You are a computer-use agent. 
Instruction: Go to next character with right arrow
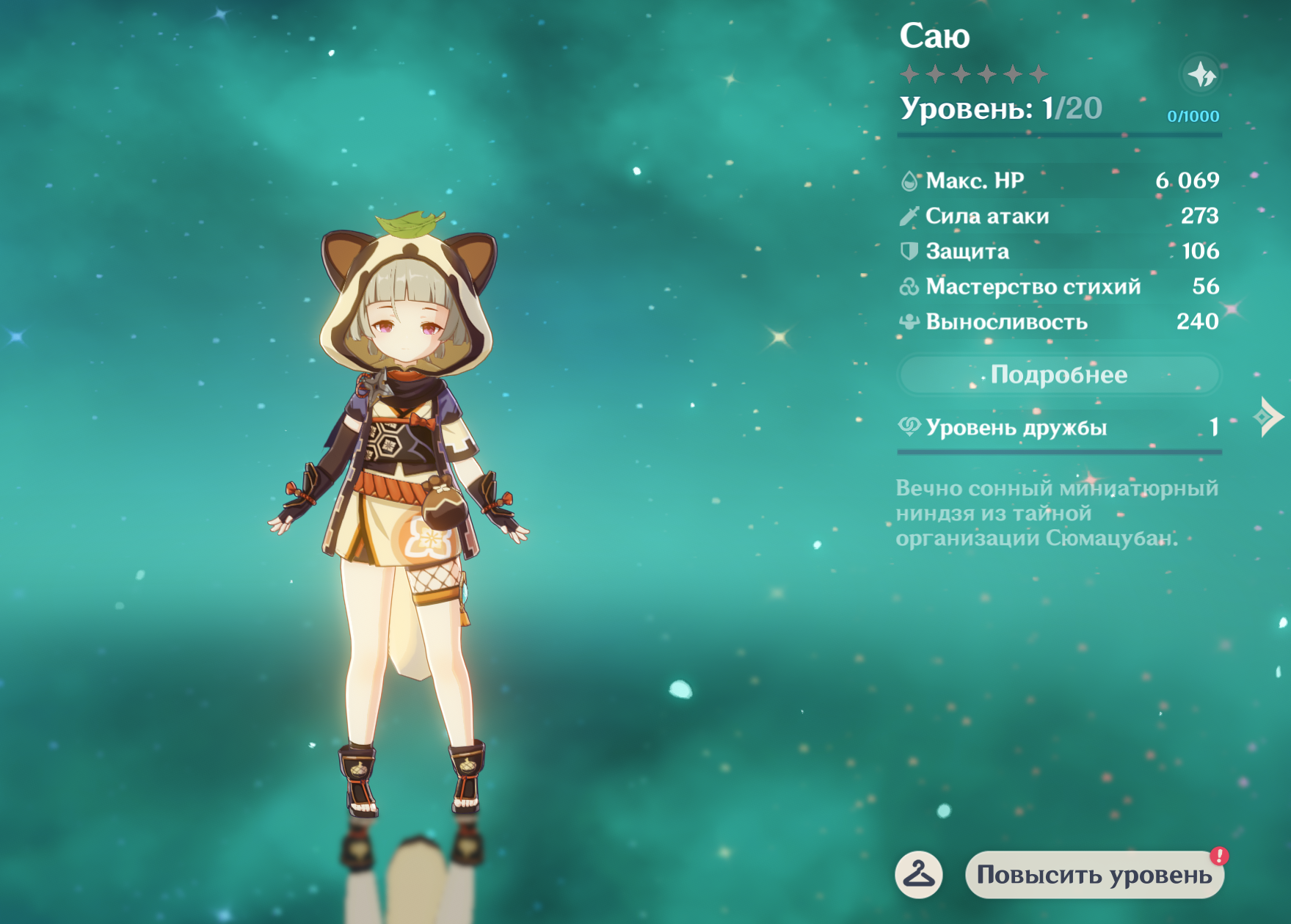(1269, 417)
